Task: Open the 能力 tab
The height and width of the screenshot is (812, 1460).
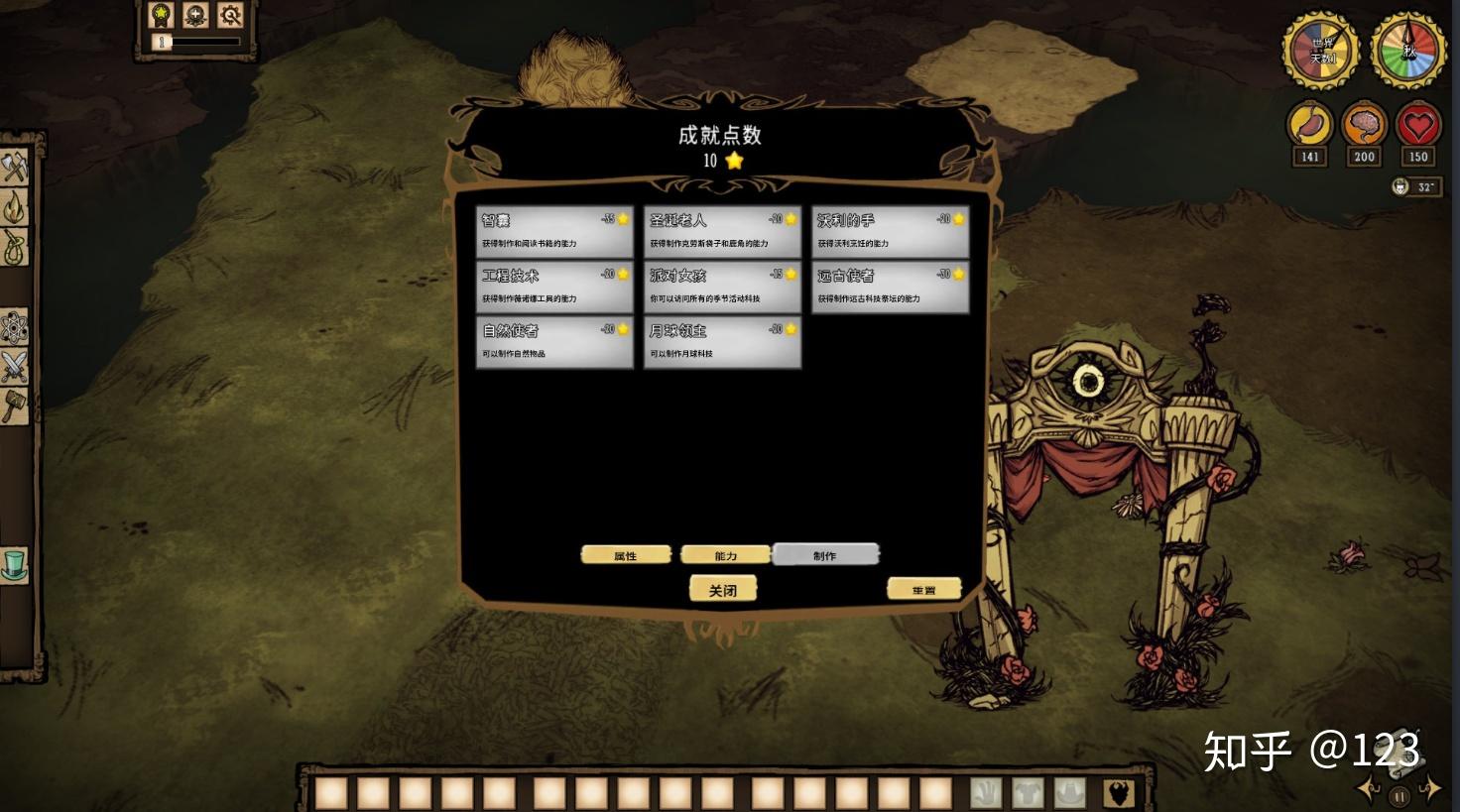Action: coord(726,555)
